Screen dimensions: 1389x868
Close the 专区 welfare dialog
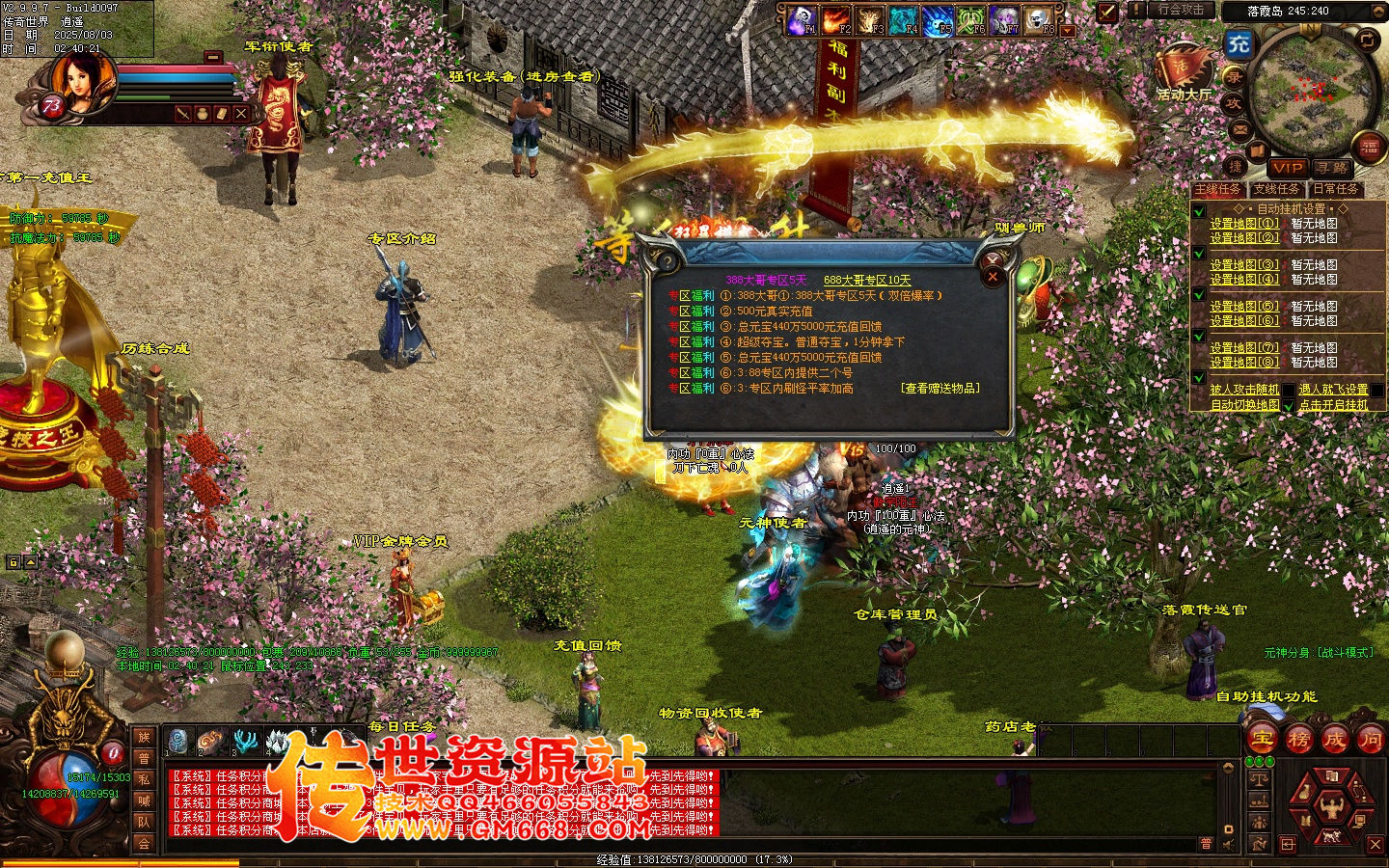pyautogui.click(x=993, y=277)
